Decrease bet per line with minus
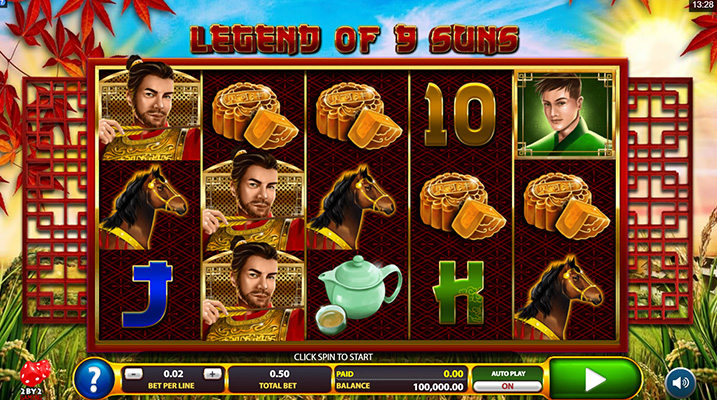Viewport: 717px width, 400px height. [133, 374]
